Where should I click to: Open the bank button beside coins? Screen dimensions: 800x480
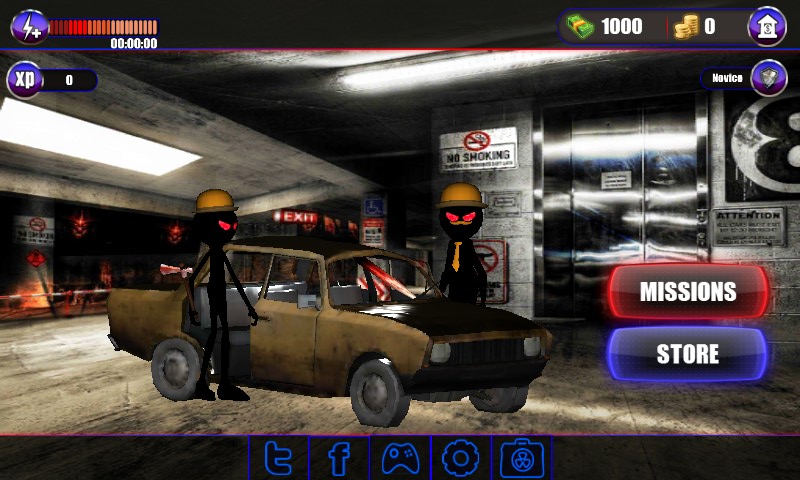pyautogui.click(x=767, y=27)
